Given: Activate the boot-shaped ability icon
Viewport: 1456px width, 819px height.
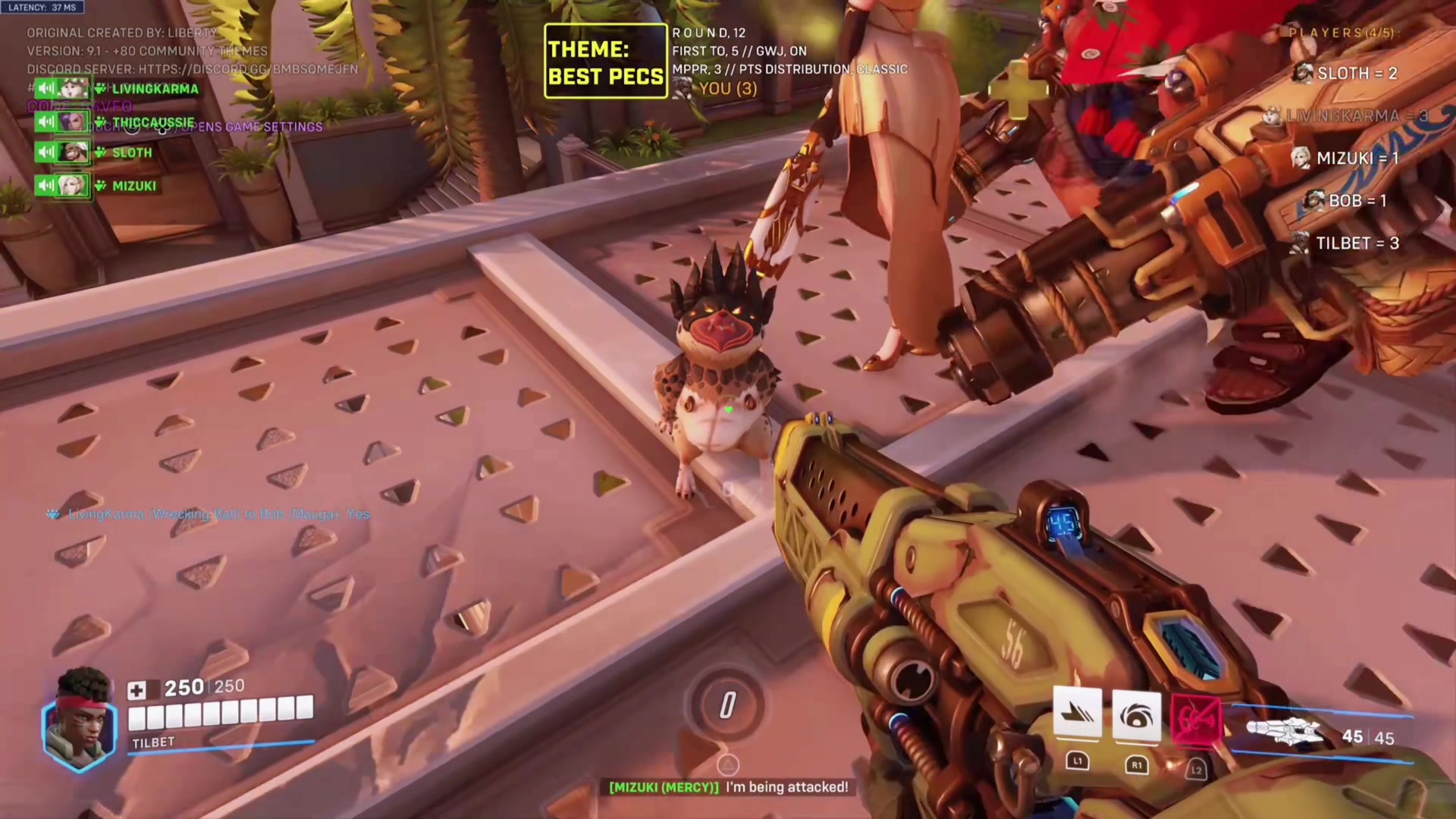Looking at the screenshot, I should click(x=1078, y=714).
